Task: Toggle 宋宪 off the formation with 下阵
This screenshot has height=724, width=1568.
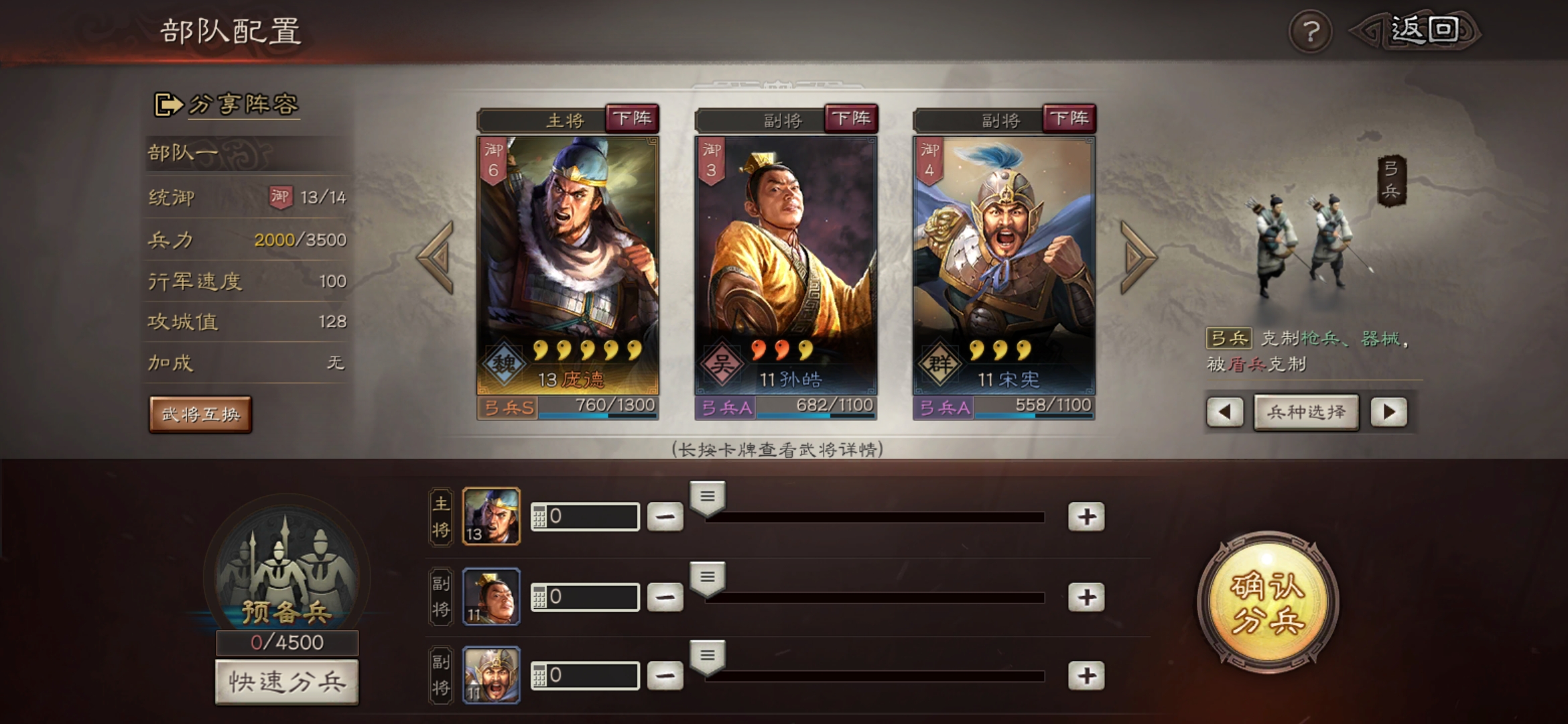Action: click(x=1069, y=118)
